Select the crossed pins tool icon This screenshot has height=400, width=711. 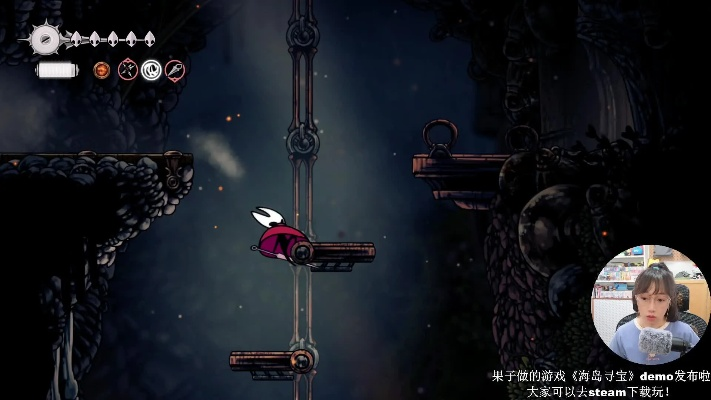(x=127, y=70)
